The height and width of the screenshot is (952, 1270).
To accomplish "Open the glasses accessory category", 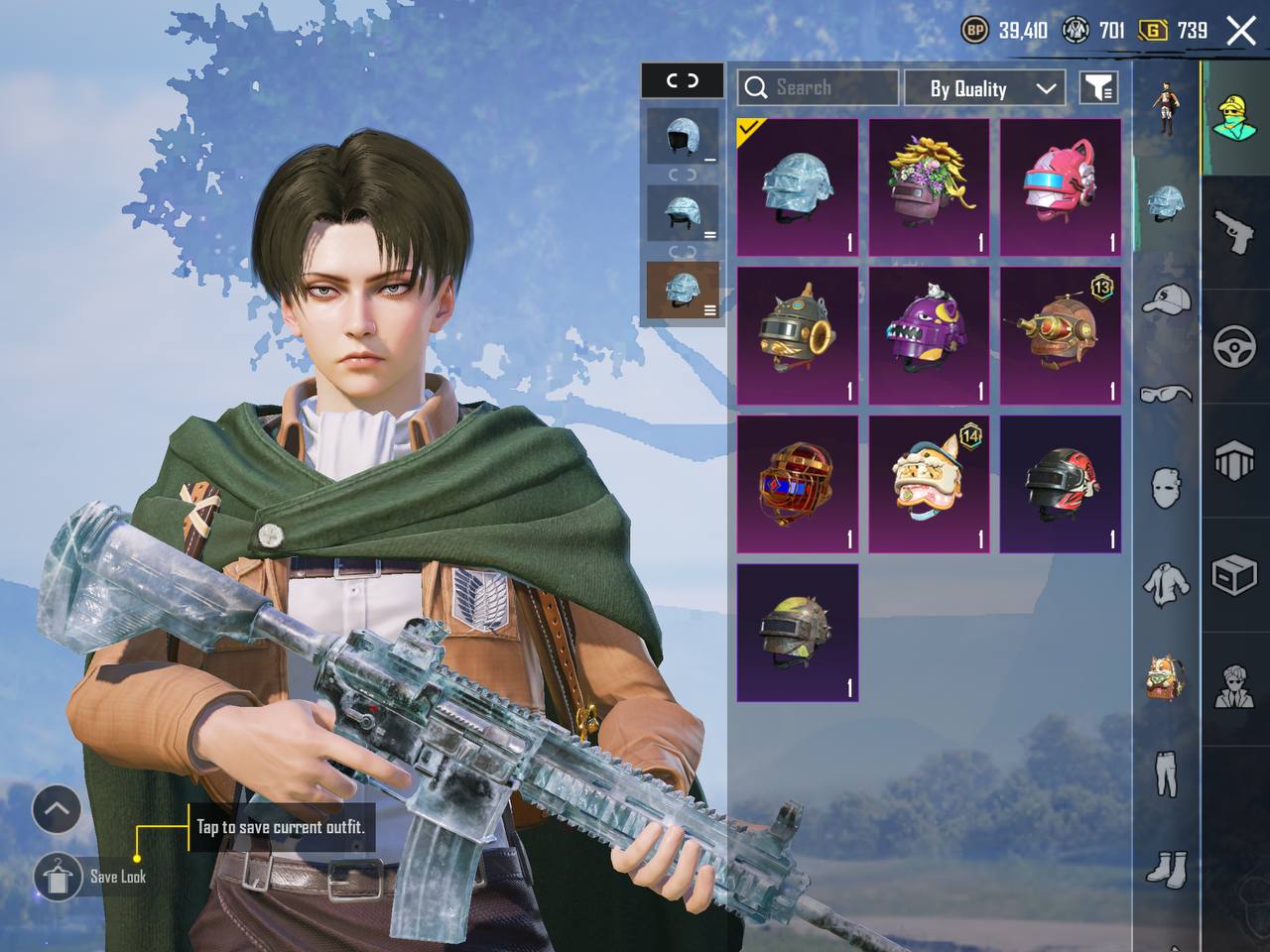I will (1166, 394).
